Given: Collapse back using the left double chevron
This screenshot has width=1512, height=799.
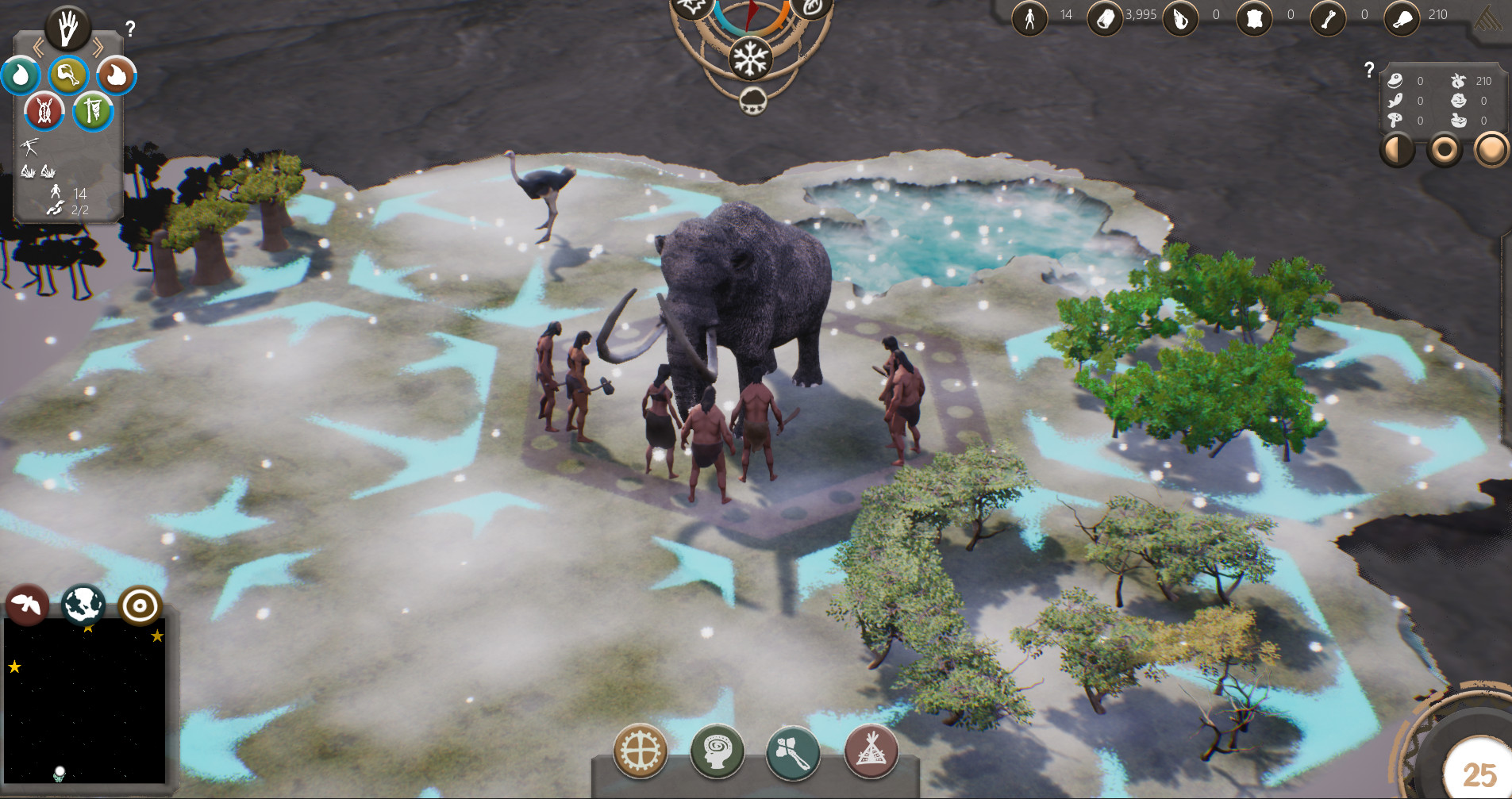Looking at the screenshot, I should point(38,46).
